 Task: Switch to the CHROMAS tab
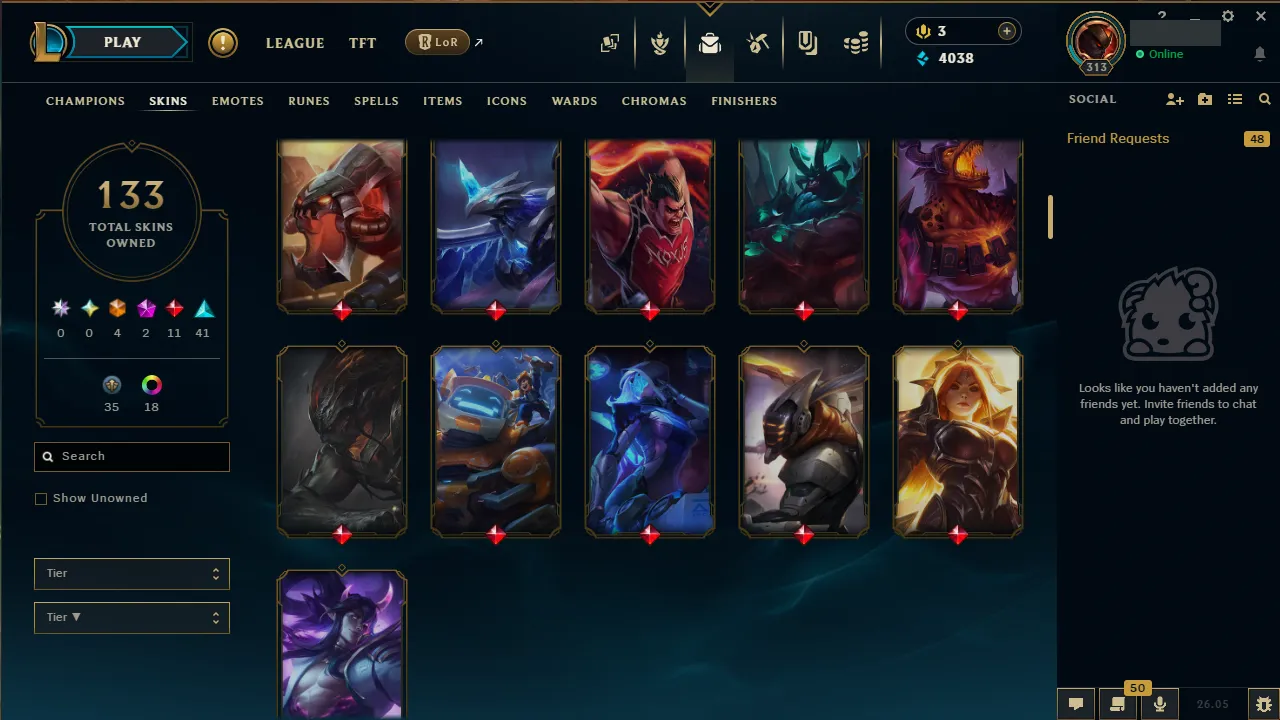click(654, 101)
